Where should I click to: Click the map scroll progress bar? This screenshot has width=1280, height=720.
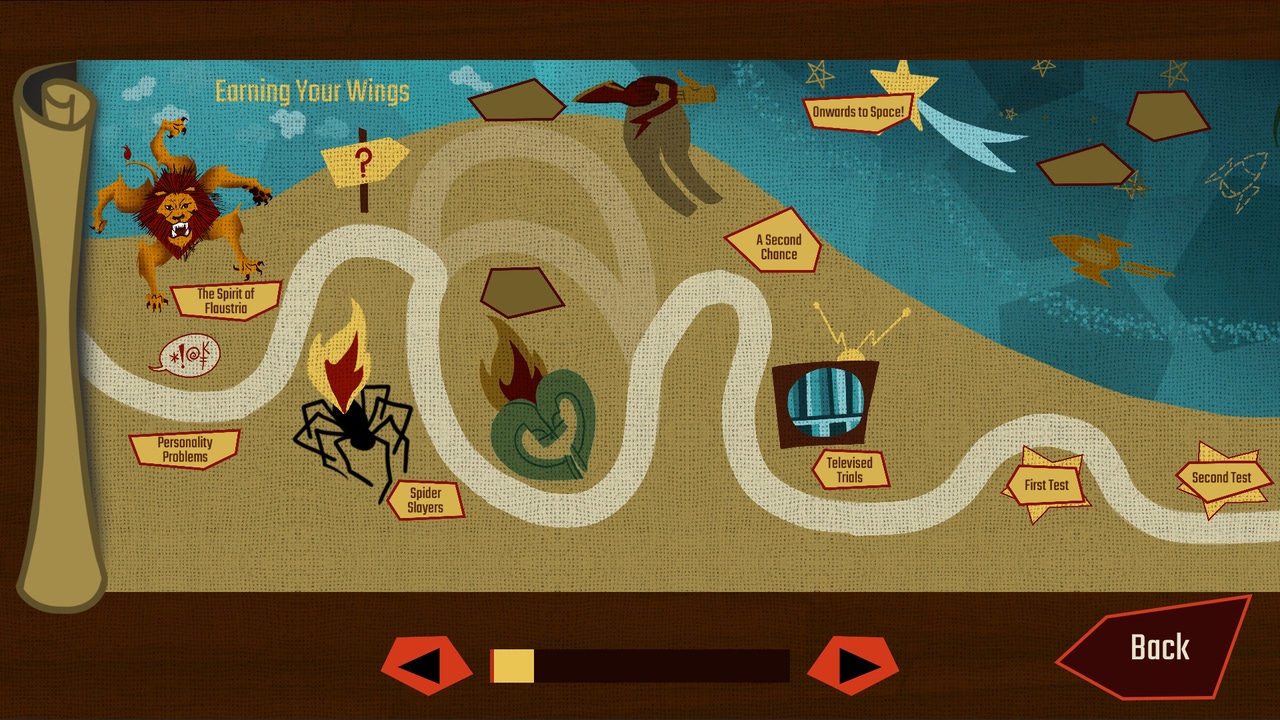pyautogui.click(x=640, y=666)
